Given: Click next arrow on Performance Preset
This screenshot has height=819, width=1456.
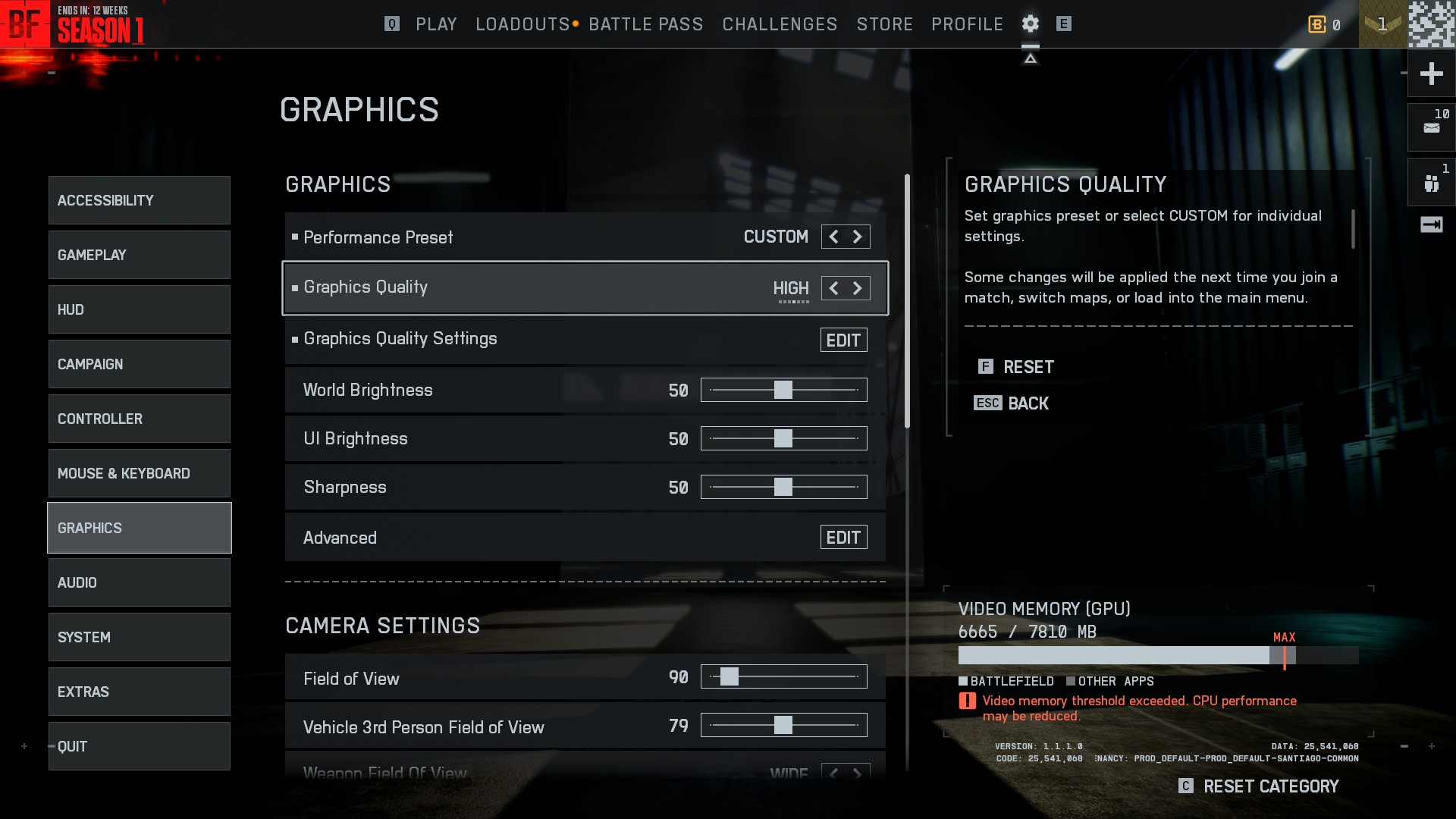Looking at the screenshot, I should point(858,237).
